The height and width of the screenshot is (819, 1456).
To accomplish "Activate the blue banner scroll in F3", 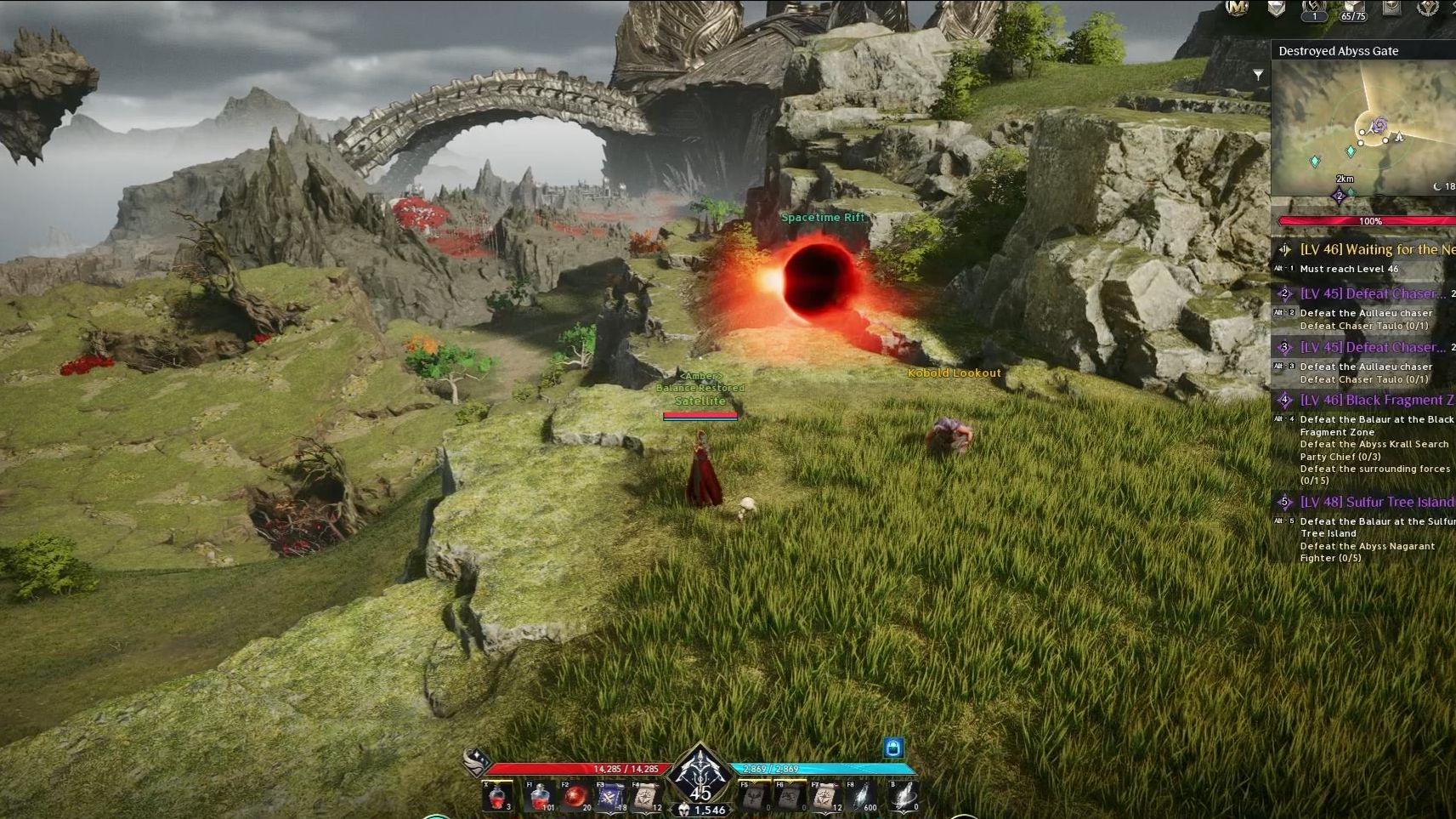I will pos(610,798).
